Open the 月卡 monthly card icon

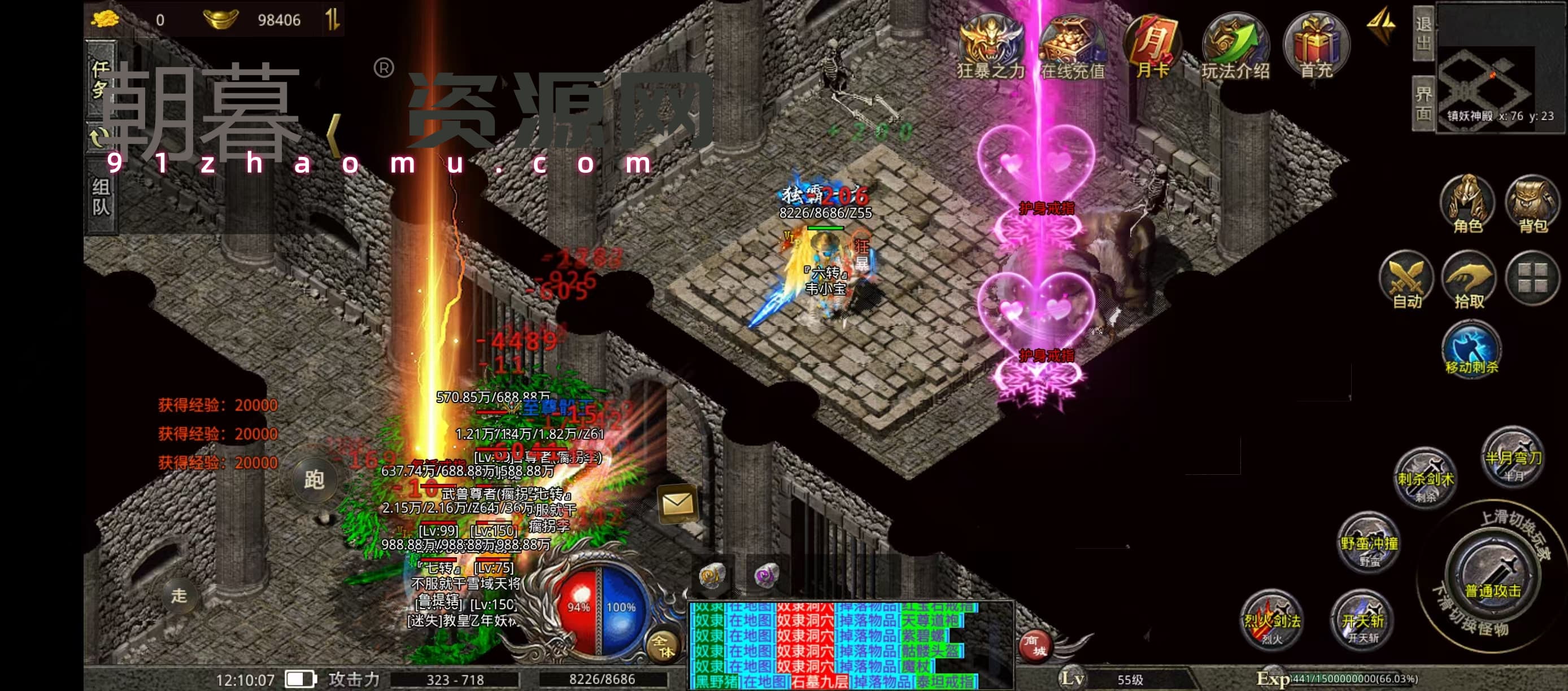point(1153,47)
